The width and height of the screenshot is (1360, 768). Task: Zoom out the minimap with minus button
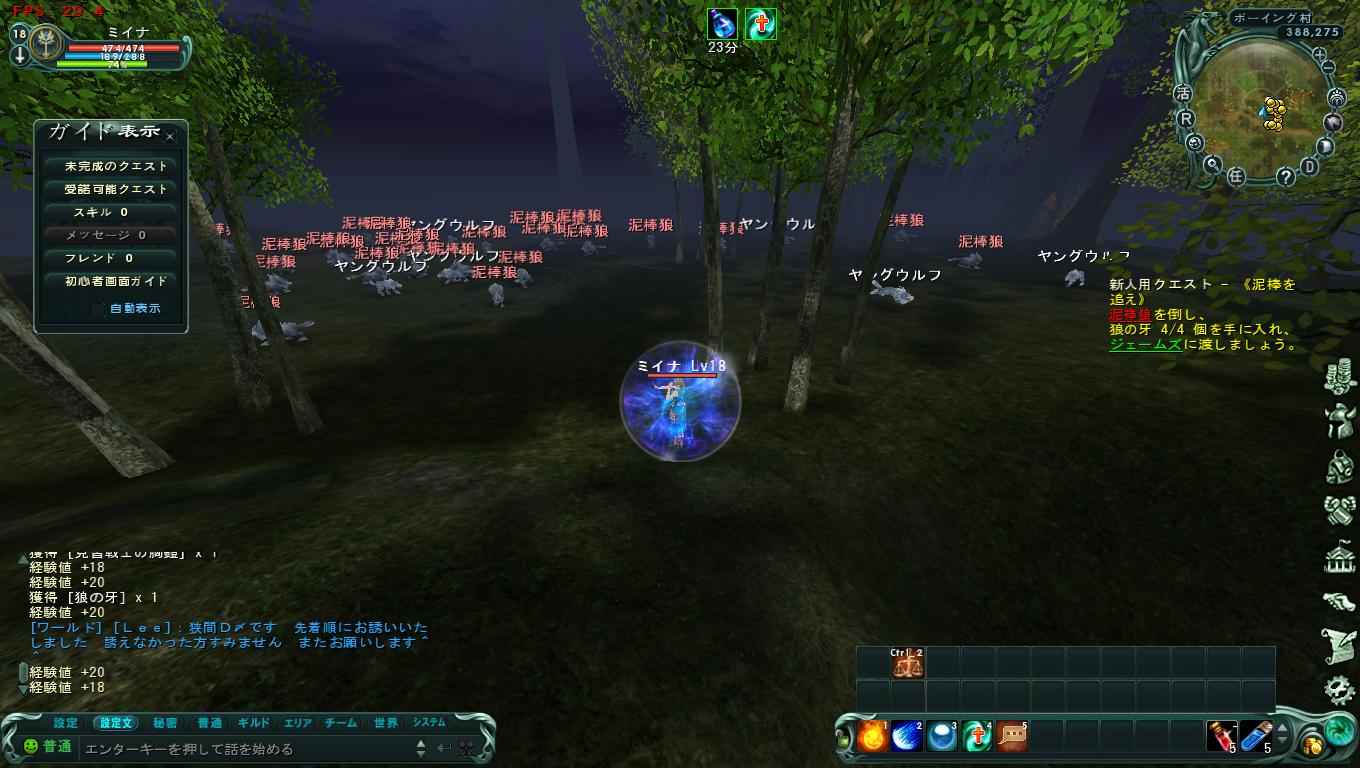click(x=1329, y=68)
